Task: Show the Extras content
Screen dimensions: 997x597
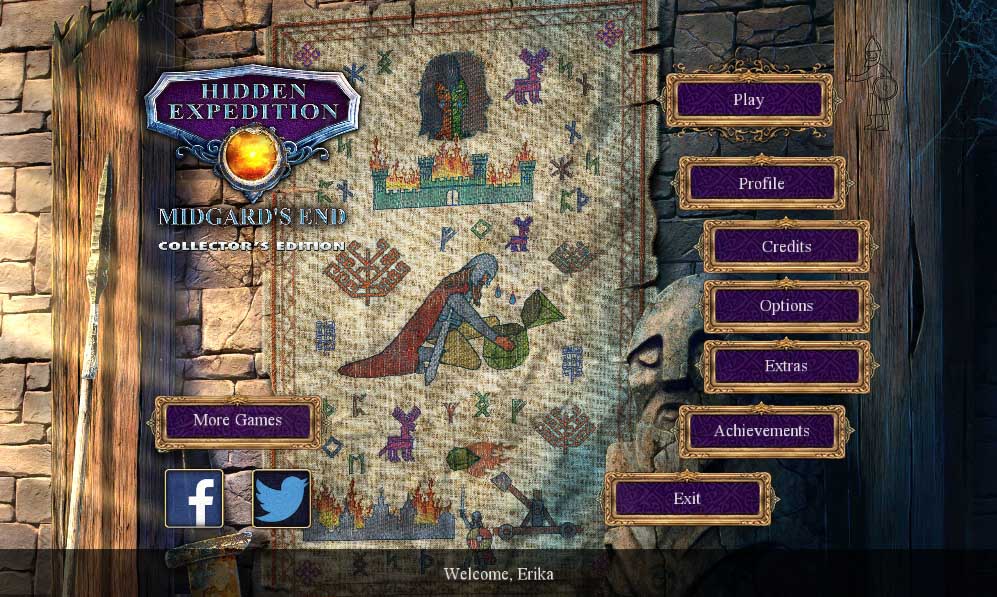Action: point(786,366)
